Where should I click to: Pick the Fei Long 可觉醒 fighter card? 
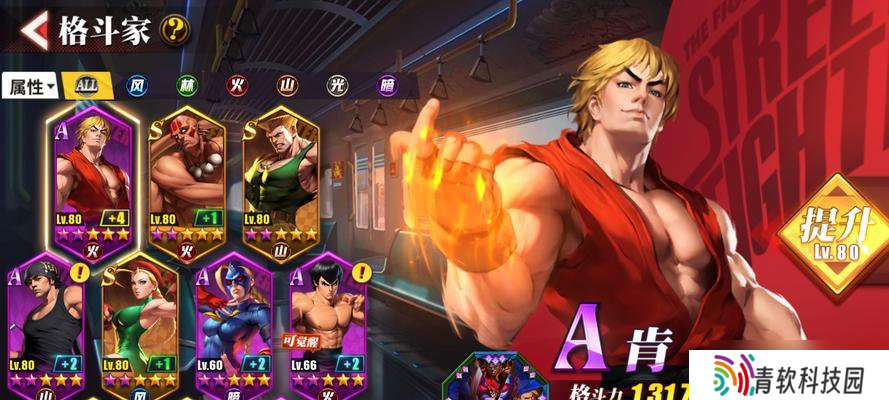pyautogui.click(x=328, y=325)
